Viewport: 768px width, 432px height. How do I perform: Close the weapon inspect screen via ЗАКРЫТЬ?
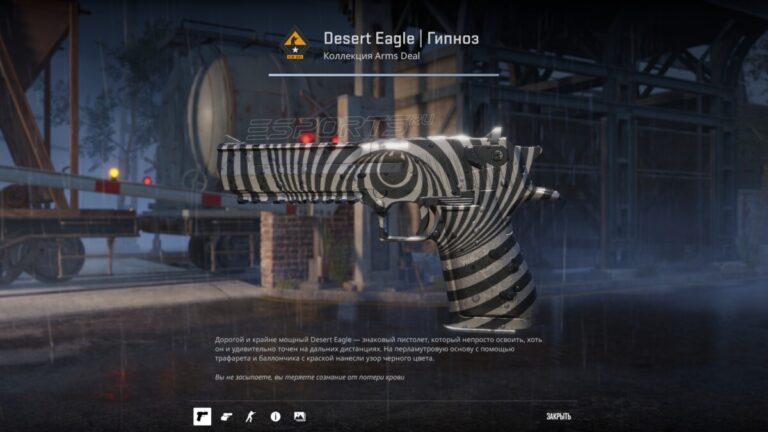(x=559, y=416)
